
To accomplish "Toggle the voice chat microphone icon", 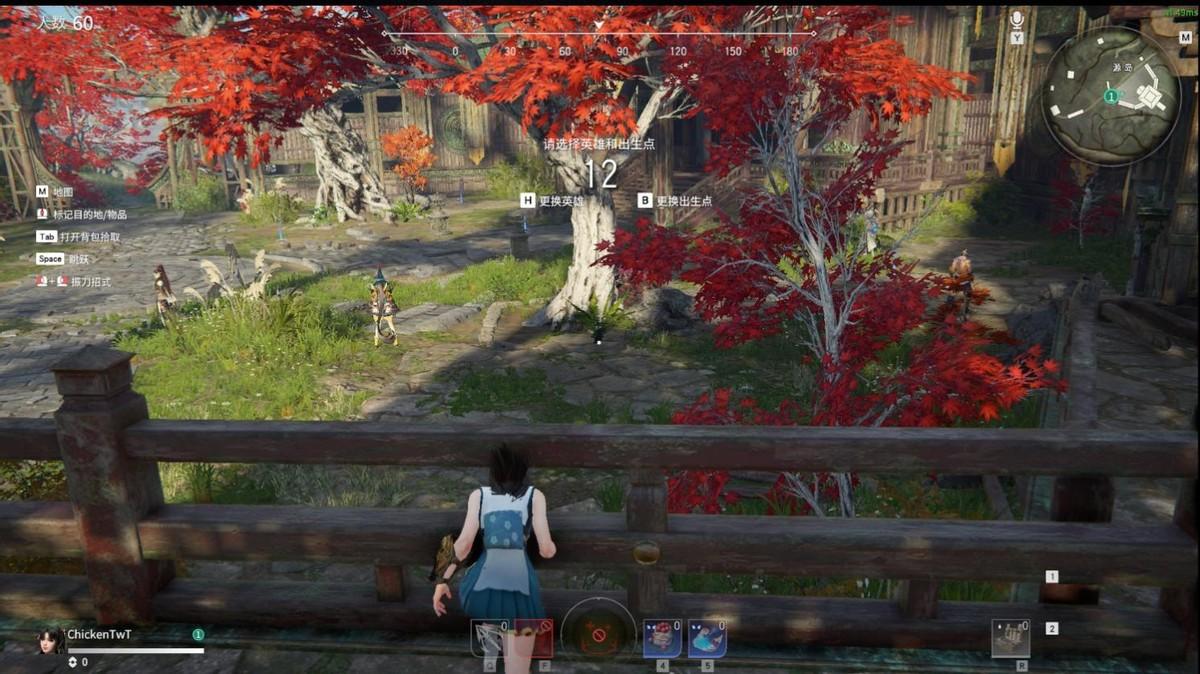I will coord(1017,19).
